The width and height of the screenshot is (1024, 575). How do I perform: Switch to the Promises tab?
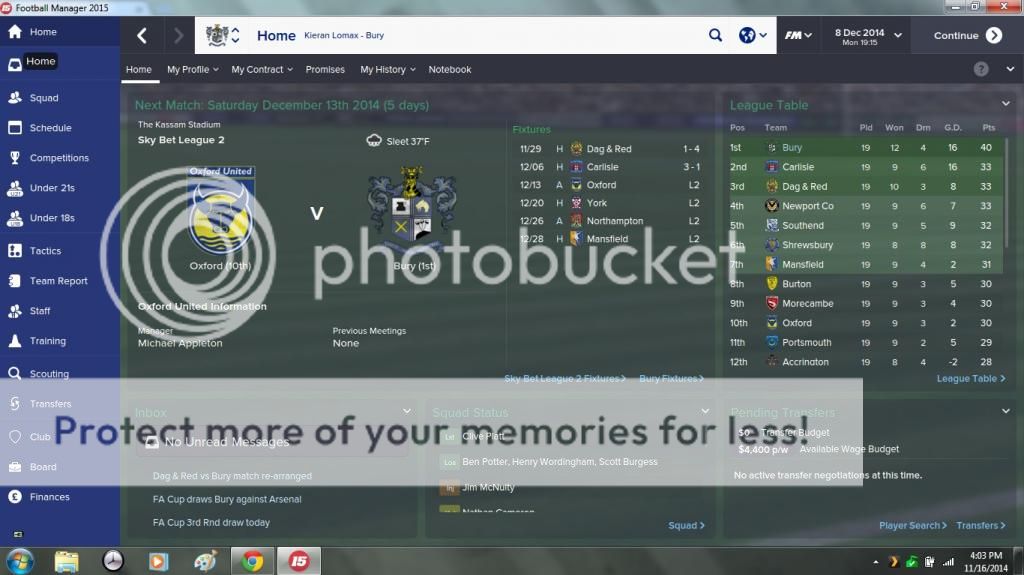(325, 70)
